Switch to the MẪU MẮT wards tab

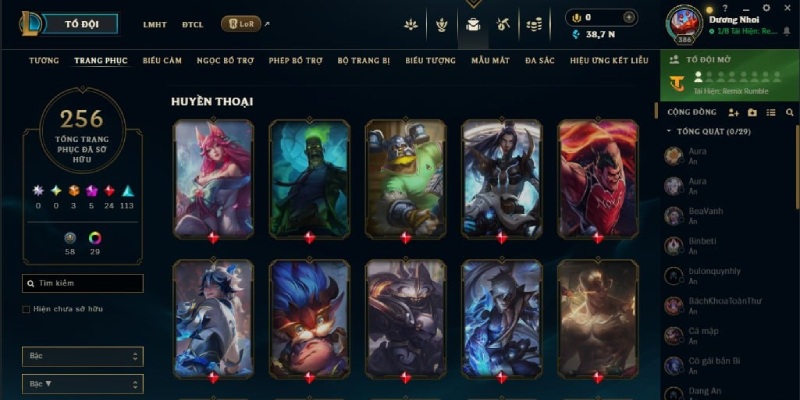pos(490,61)
